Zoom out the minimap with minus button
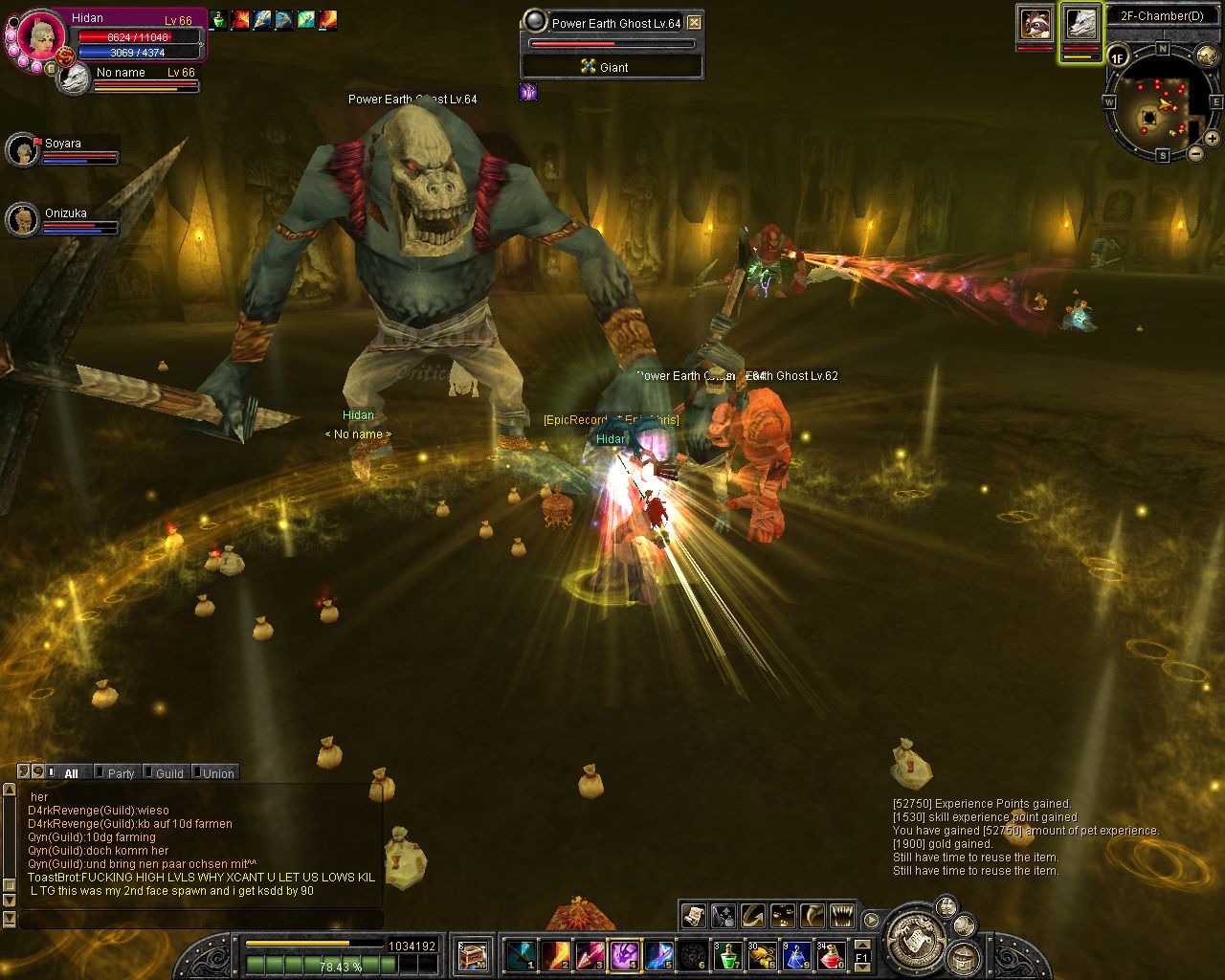 pos(1196,153)
